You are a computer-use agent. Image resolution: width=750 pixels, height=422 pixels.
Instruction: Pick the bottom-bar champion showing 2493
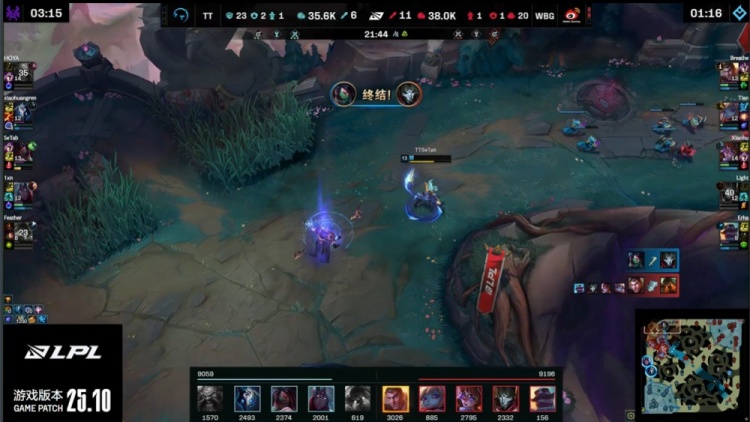click(x=247, y=398)
